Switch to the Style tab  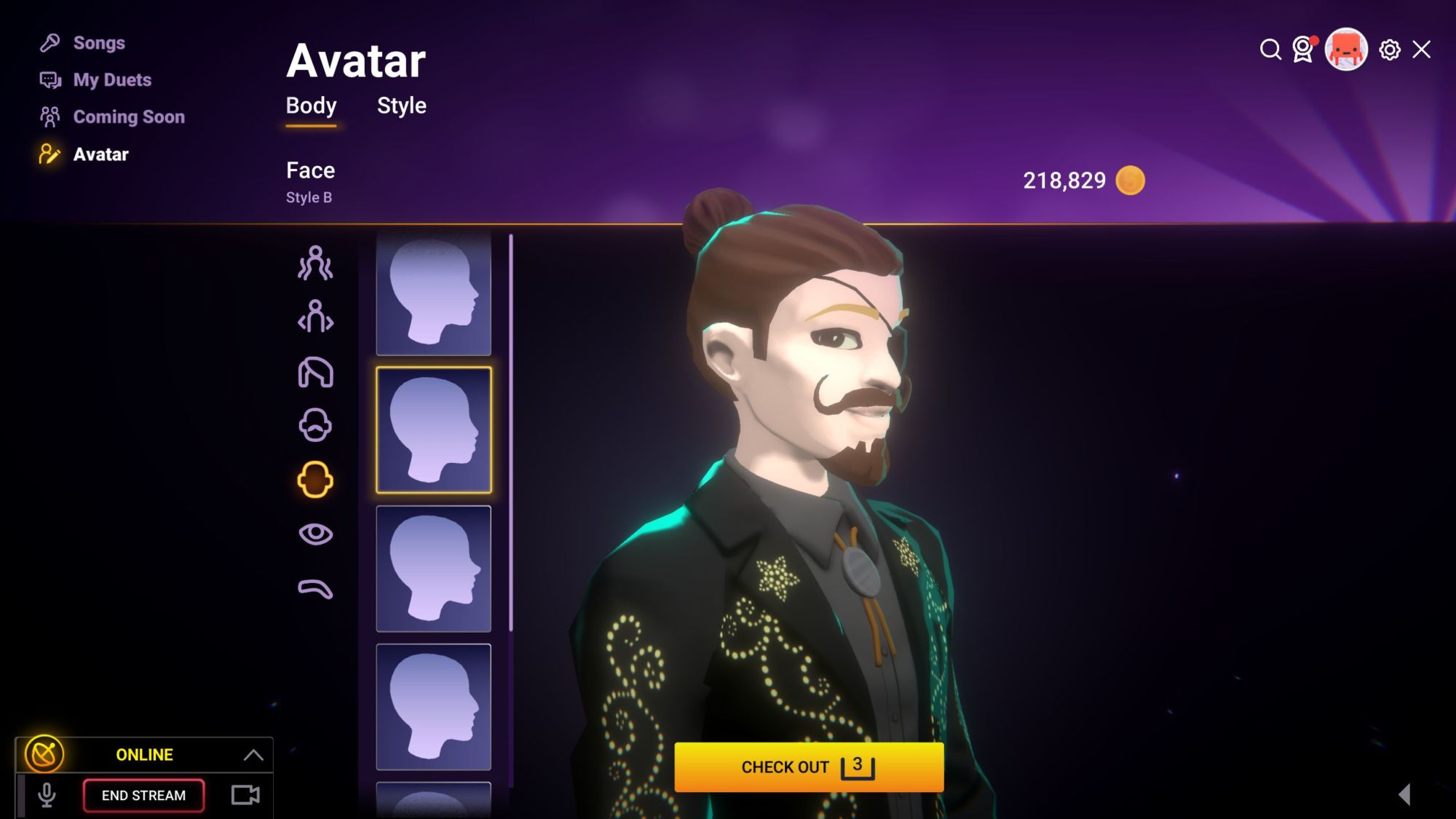point(401,106)
